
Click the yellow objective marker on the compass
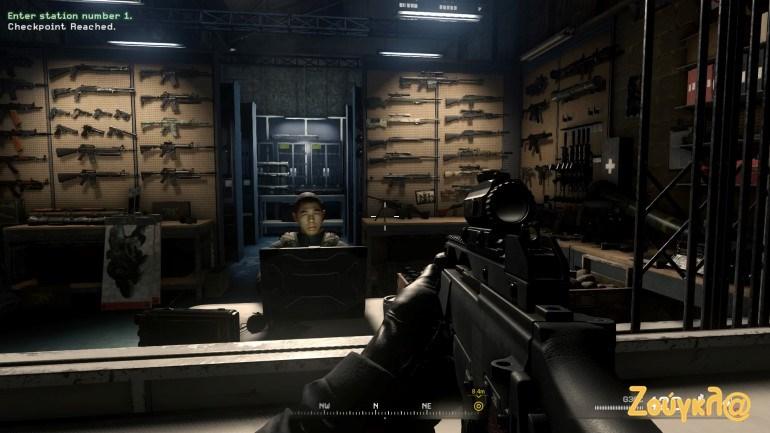pyautogui.click(x=478, y=405)
